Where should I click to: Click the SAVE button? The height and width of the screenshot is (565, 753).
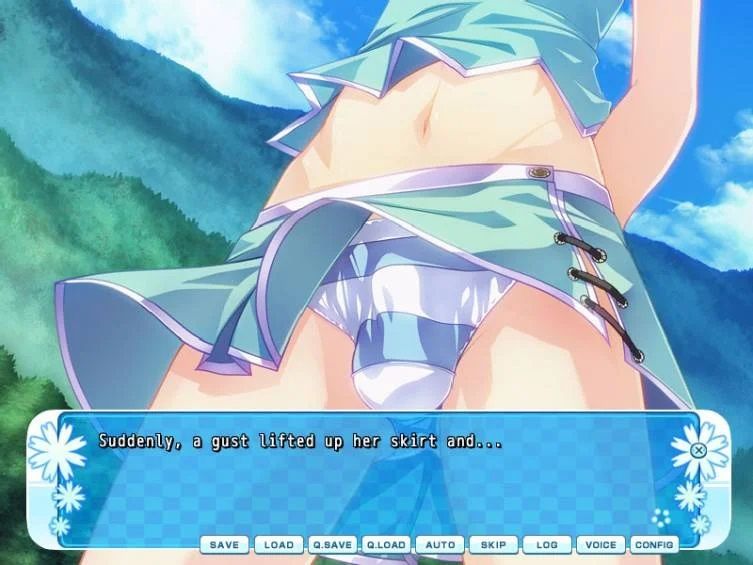(224, 545)
